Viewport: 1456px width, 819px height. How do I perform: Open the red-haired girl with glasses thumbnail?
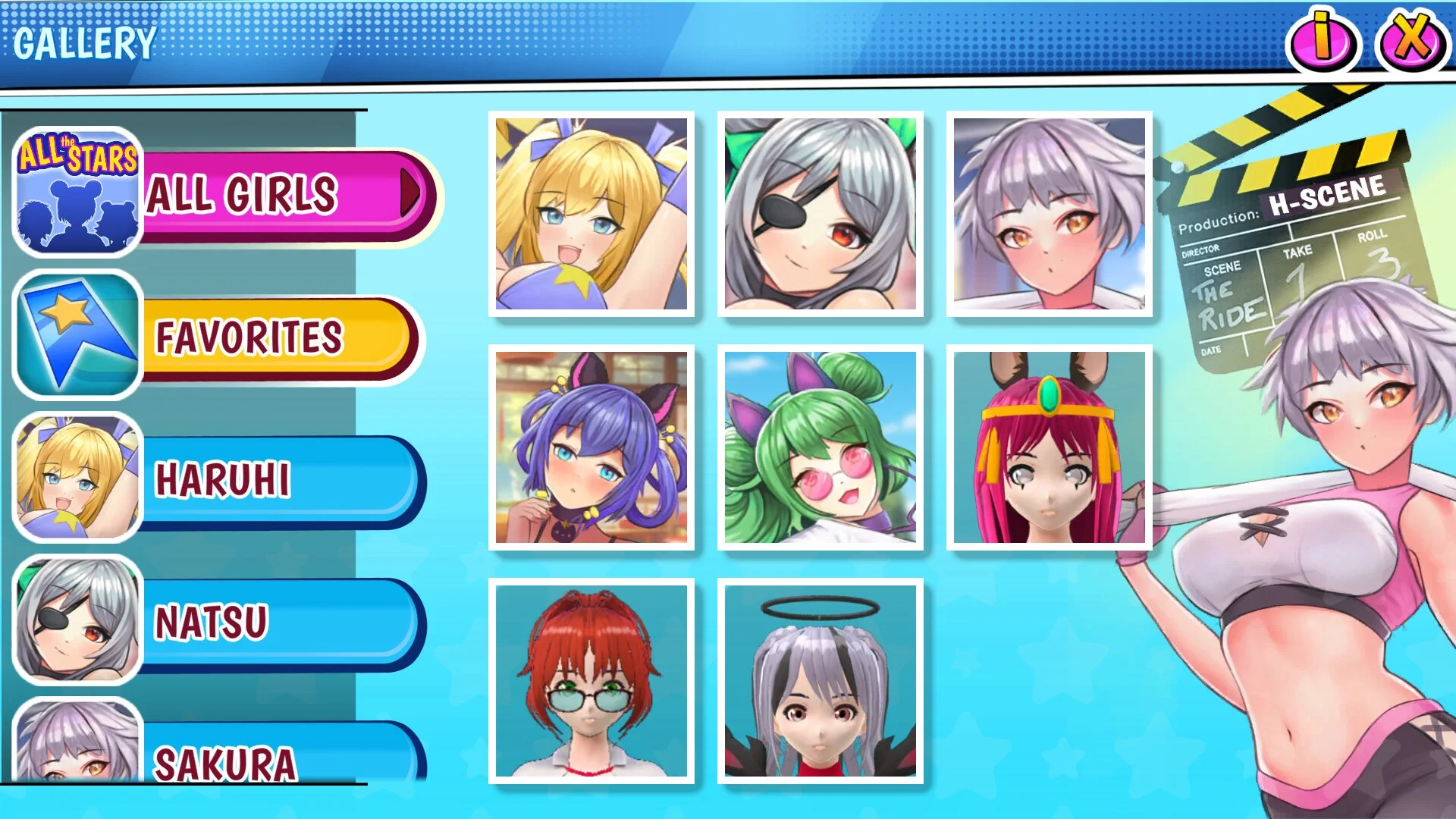point(591,681)
